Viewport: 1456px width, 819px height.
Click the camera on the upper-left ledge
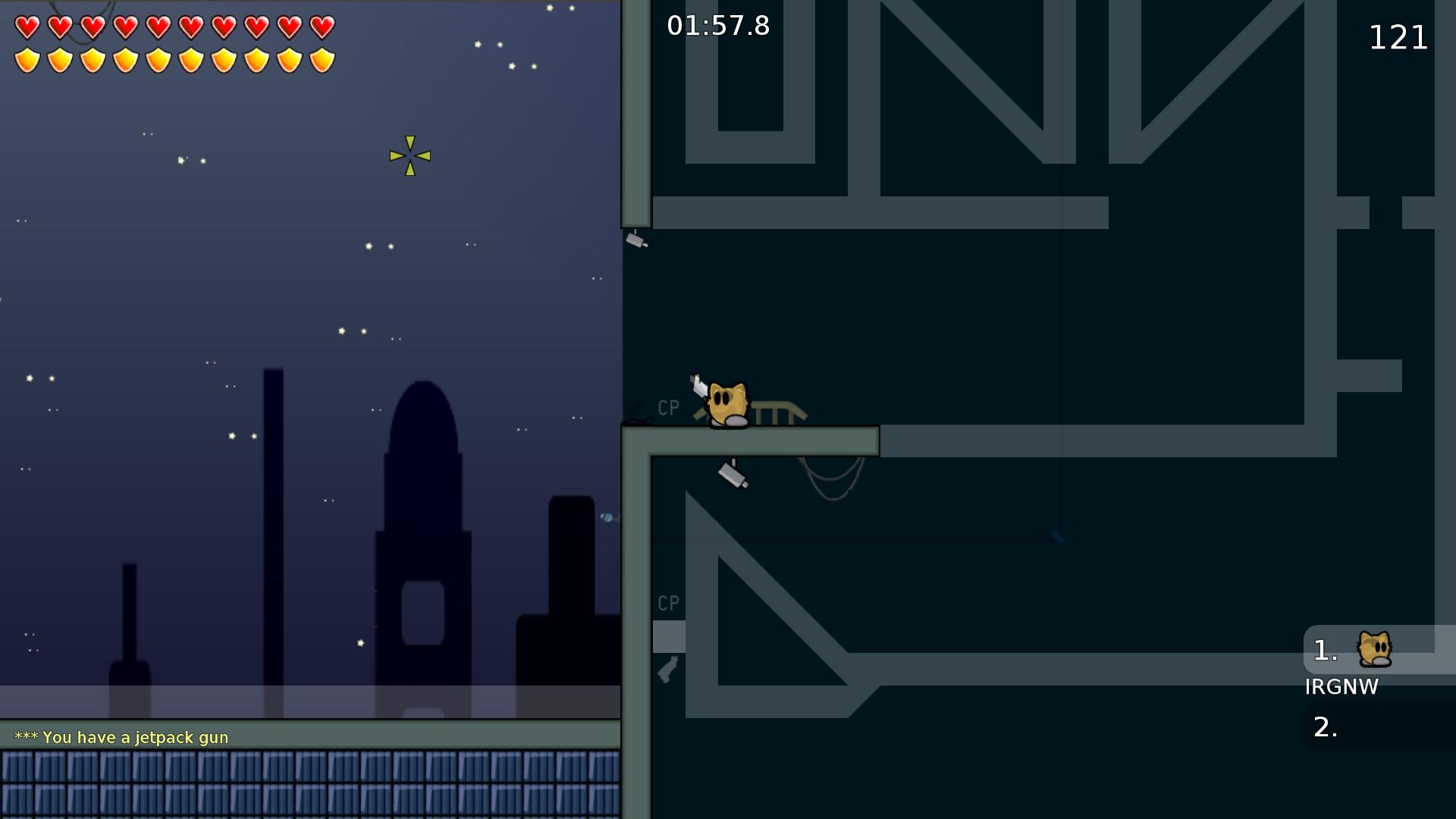point(635,239)
